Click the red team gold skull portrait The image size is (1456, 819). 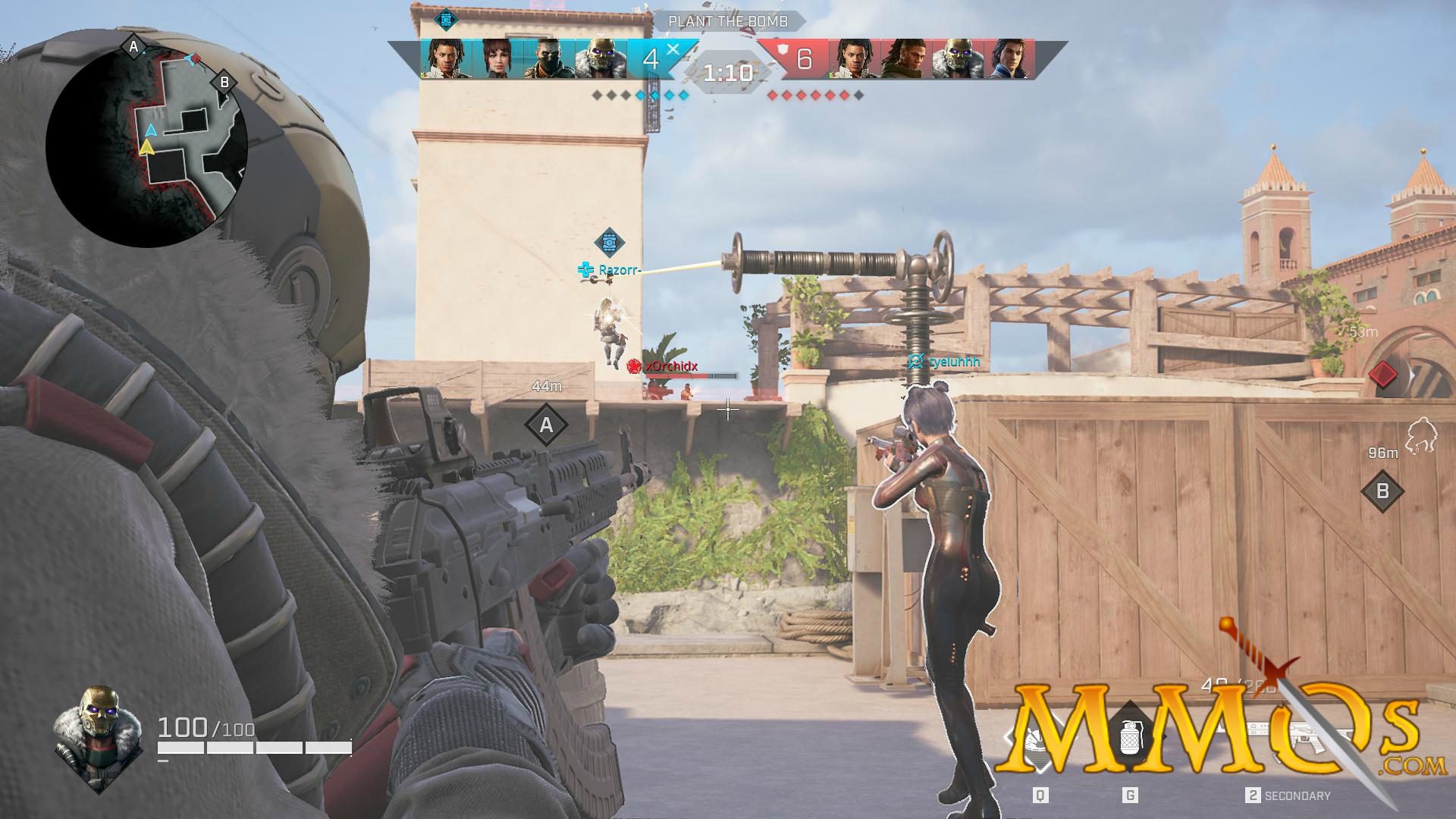pos(958,59)
